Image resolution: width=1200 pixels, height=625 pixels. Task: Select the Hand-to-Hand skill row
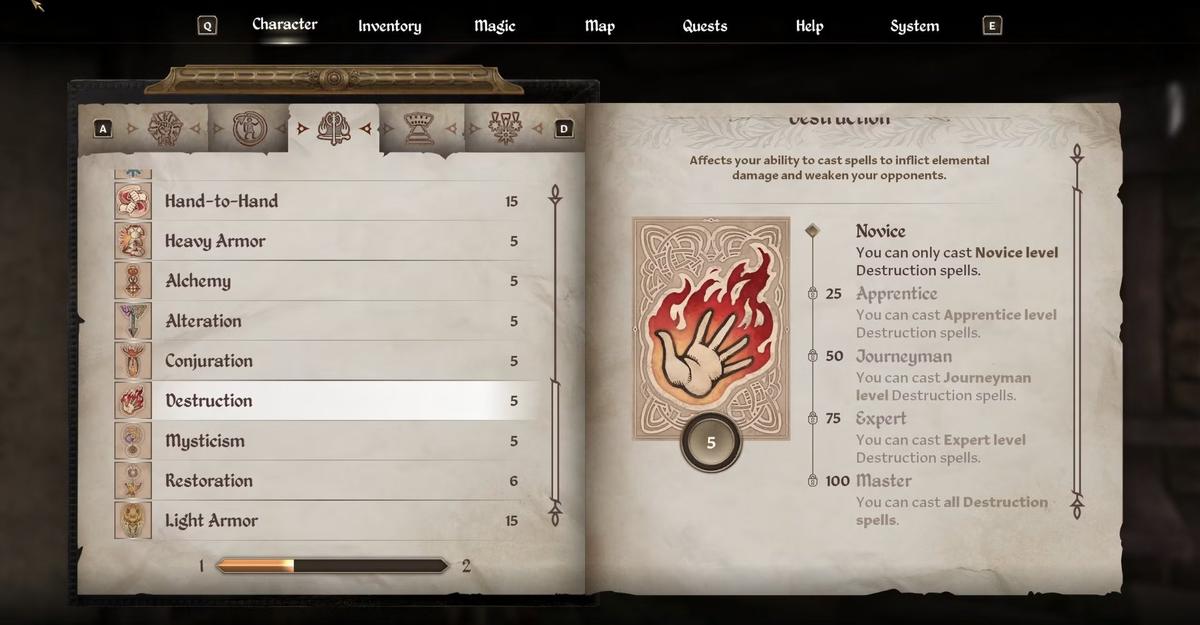(x=330, y=201)
